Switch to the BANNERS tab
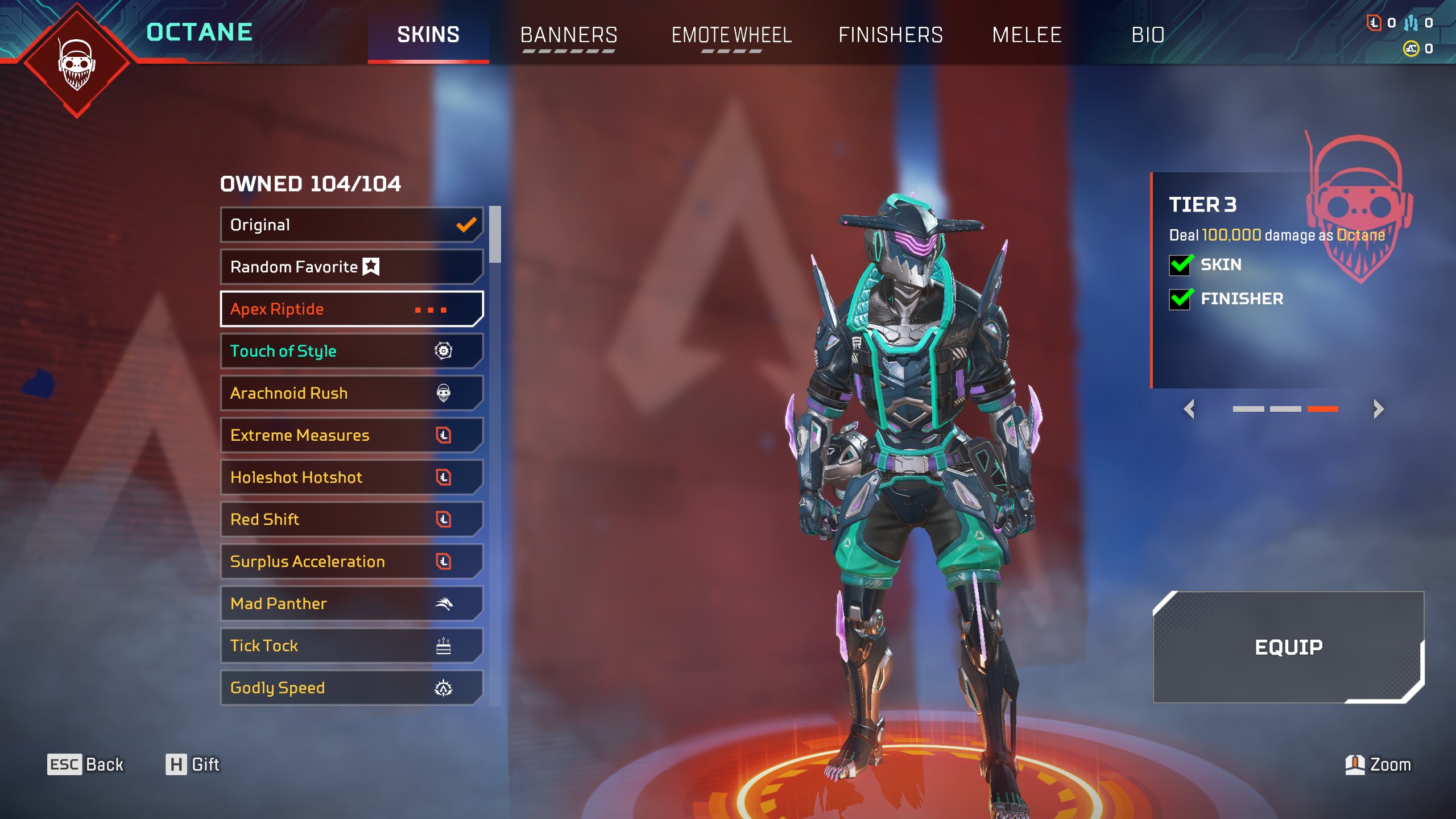This screenshot has height=819, width=1456. coord(568,35)
